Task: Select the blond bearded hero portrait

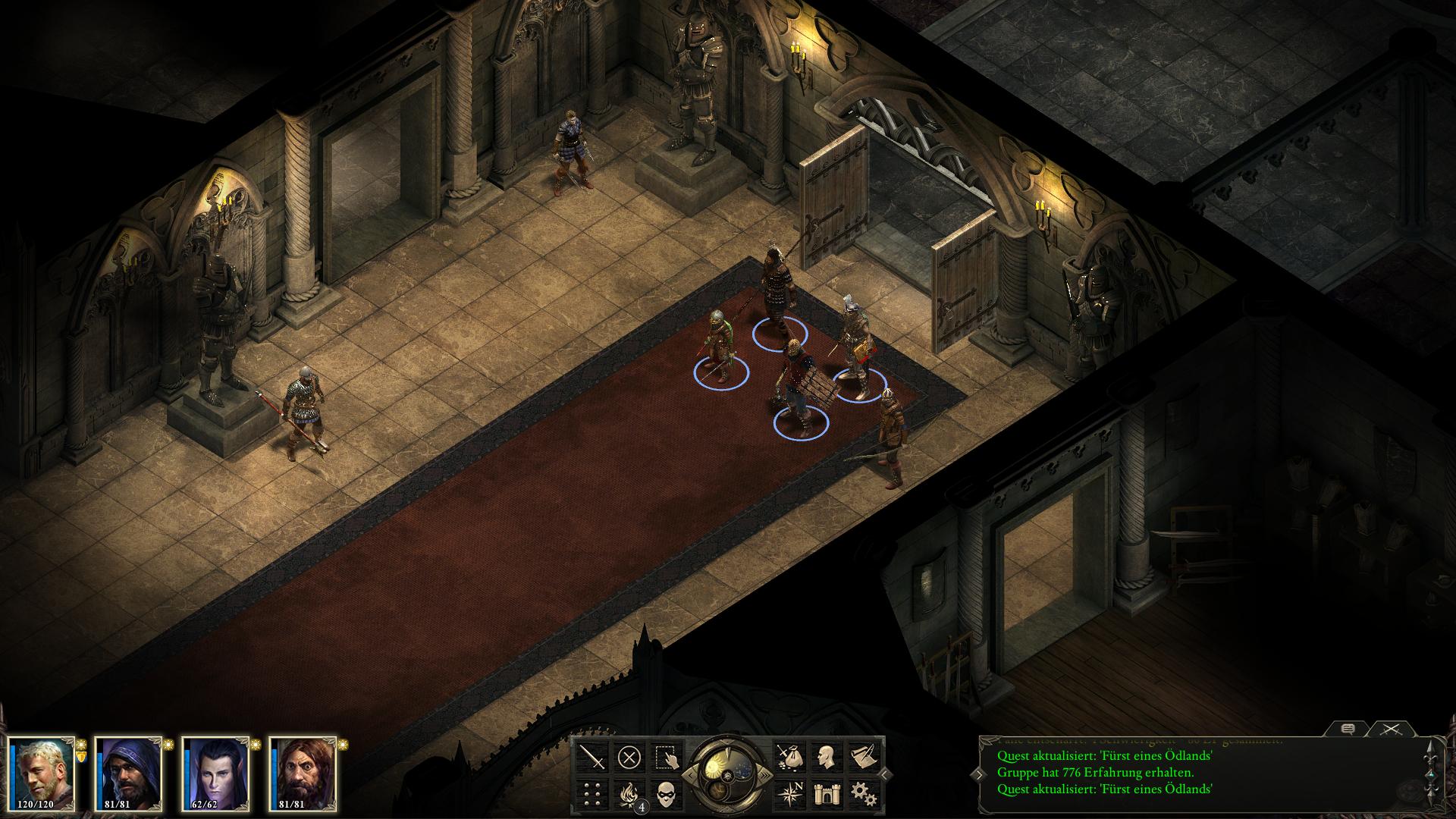Action: [x=43, y=773]
